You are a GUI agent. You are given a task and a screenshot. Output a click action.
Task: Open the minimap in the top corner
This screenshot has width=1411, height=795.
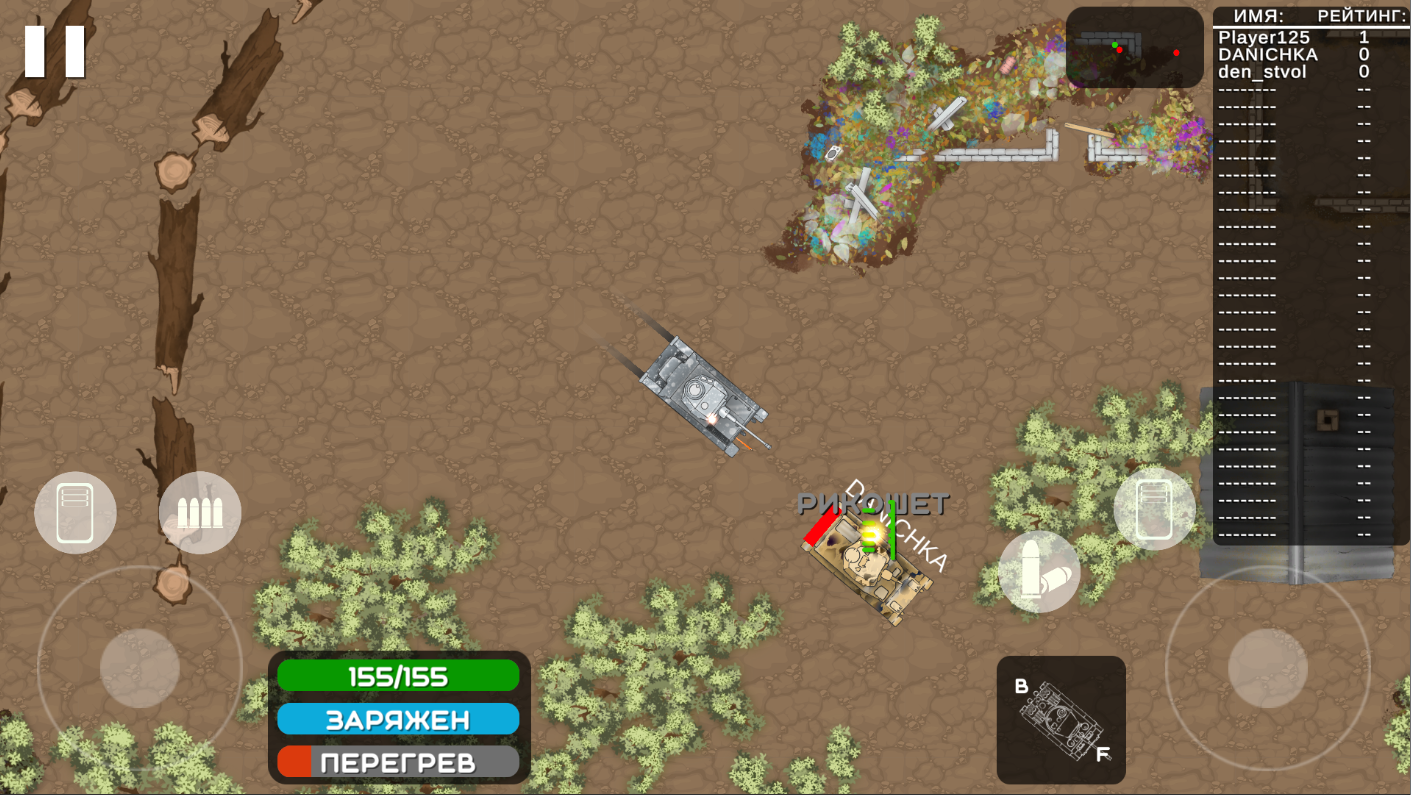(x=1135, y=47)
